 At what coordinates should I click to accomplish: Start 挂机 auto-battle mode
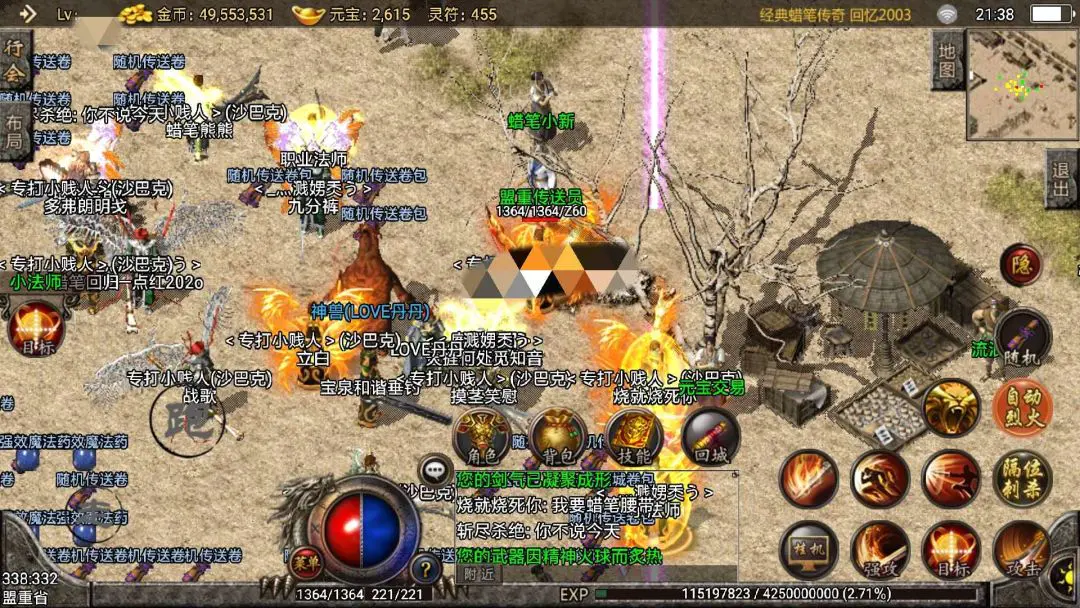(808, 550)
